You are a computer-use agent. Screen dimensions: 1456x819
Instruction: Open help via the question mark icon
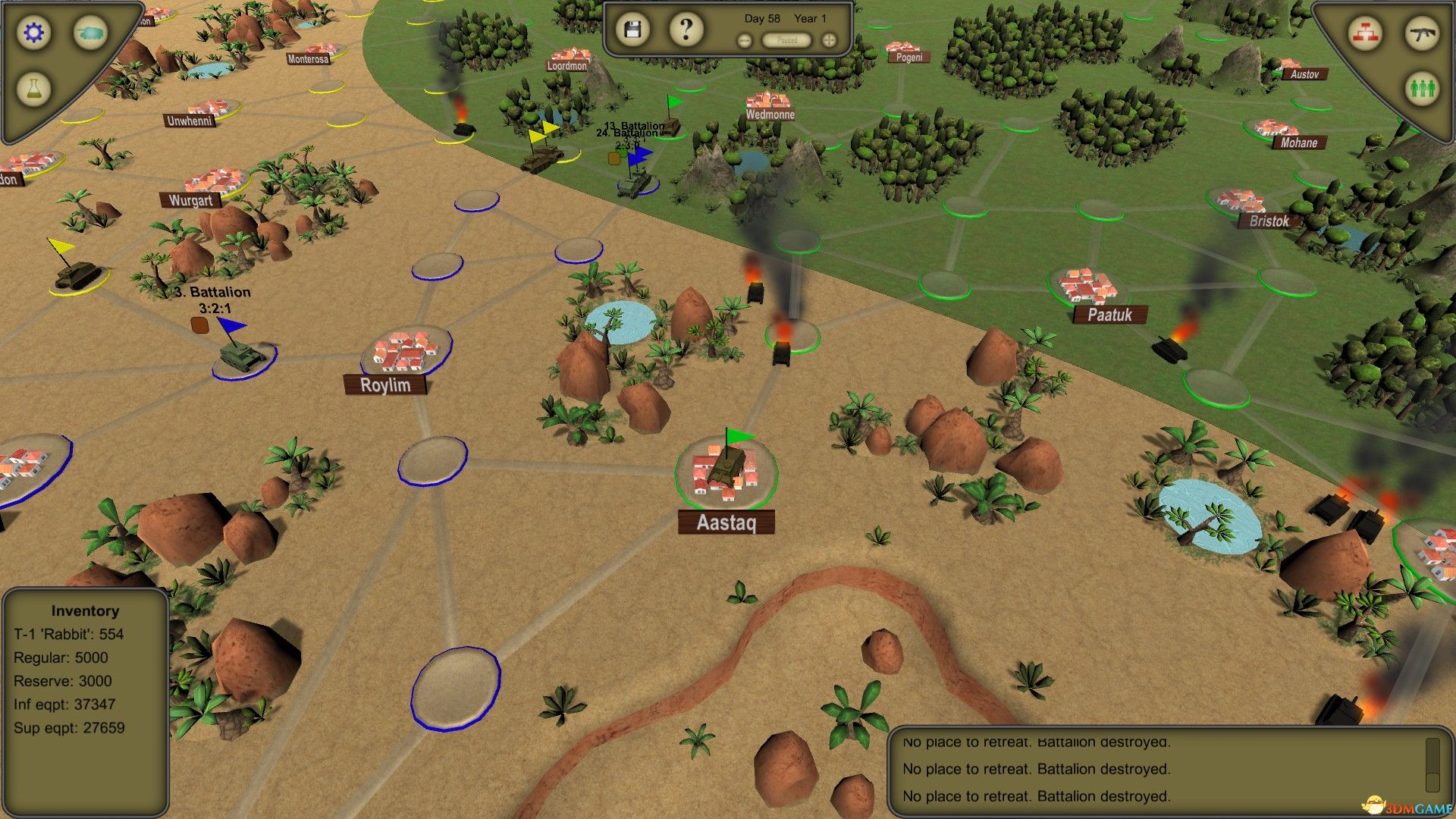pyautogui.click(x=685, y=27)
